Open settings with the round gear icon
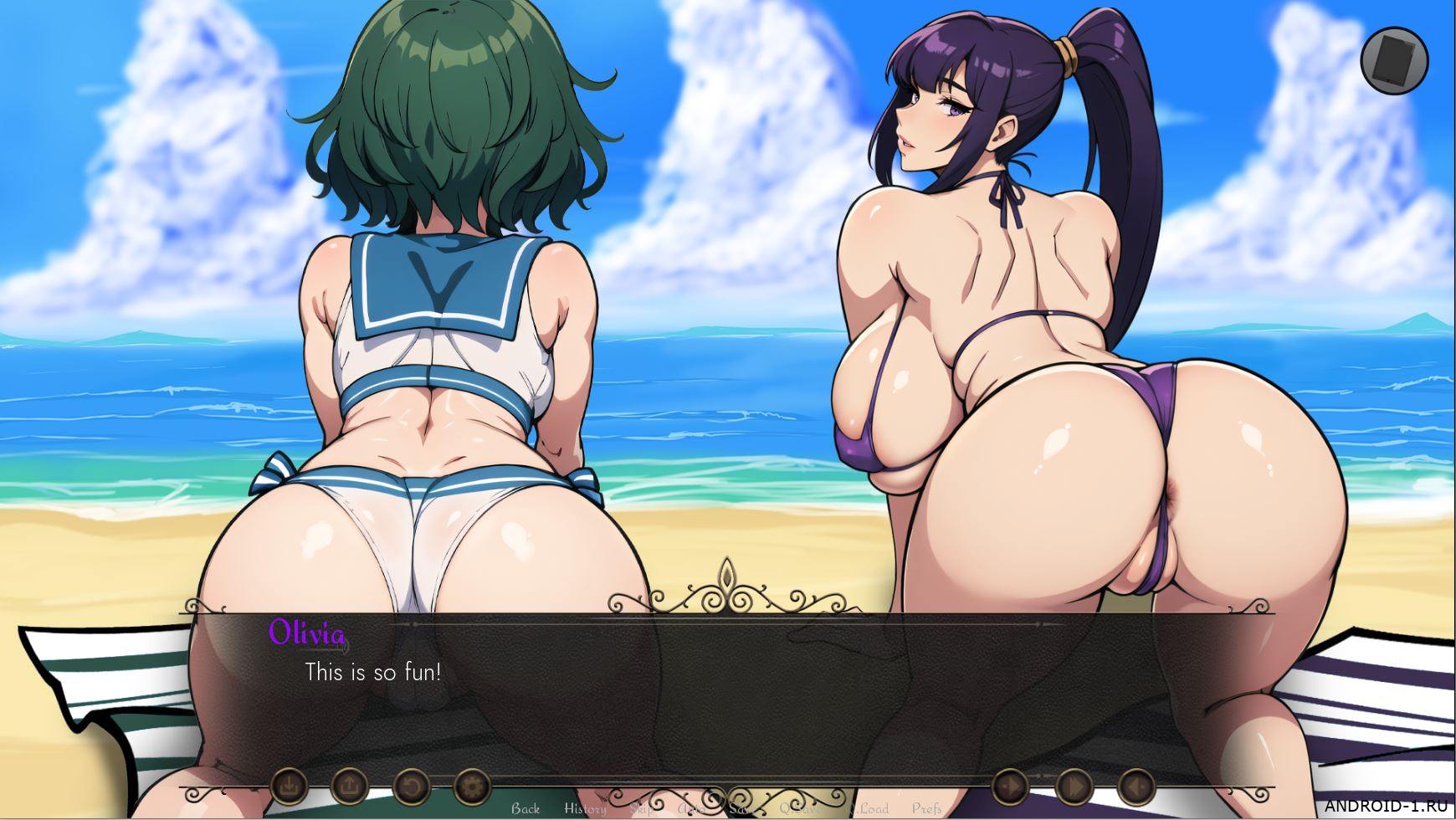The image size is (1456, 820). (472, 787)
